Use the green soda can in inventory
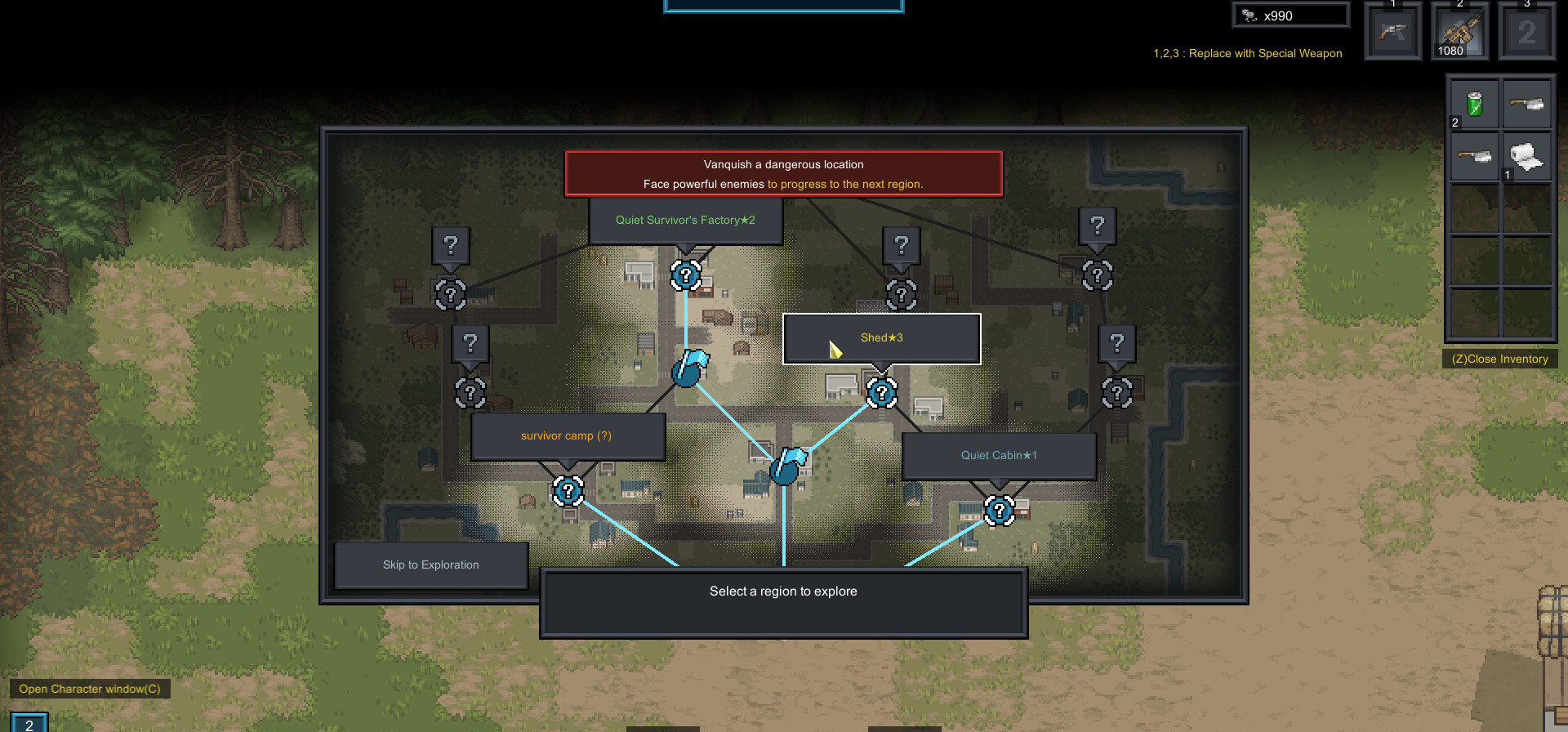Screen dimensions: 1568x732 1474,104
